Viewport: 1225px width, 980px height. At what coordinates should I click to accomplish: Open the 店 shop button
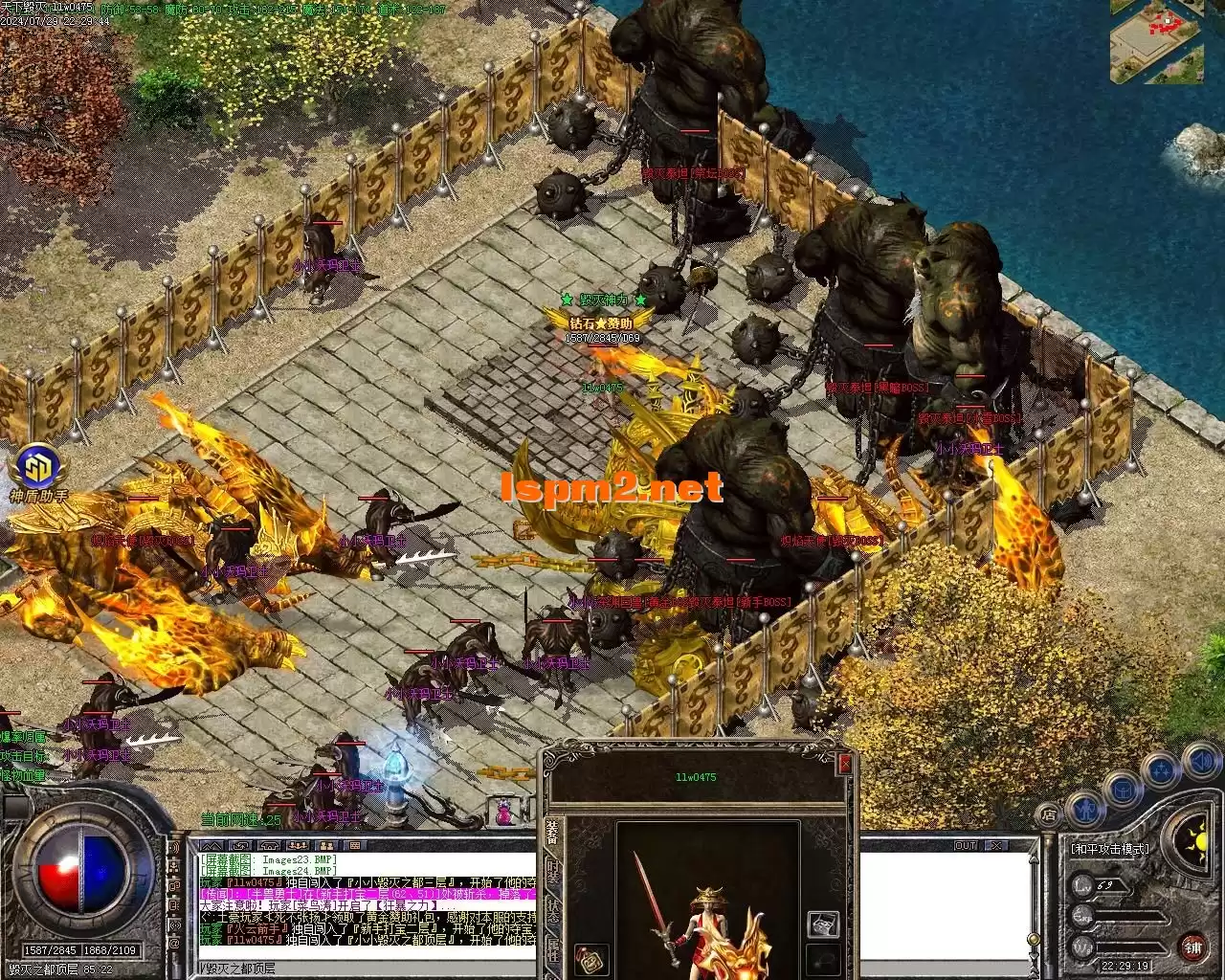[1050, 815]
